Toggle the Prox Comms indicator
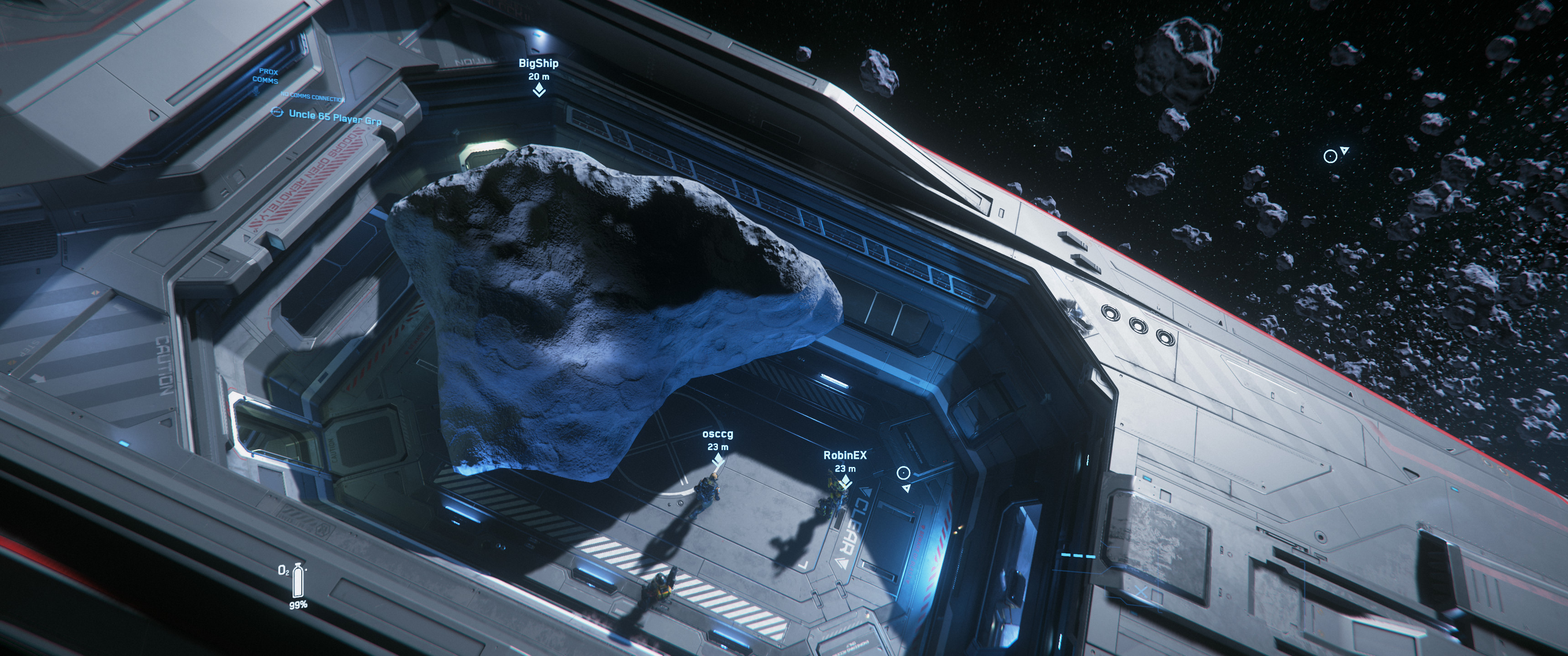Viewport: 1568px width, 656px height. tap(265, 77)
